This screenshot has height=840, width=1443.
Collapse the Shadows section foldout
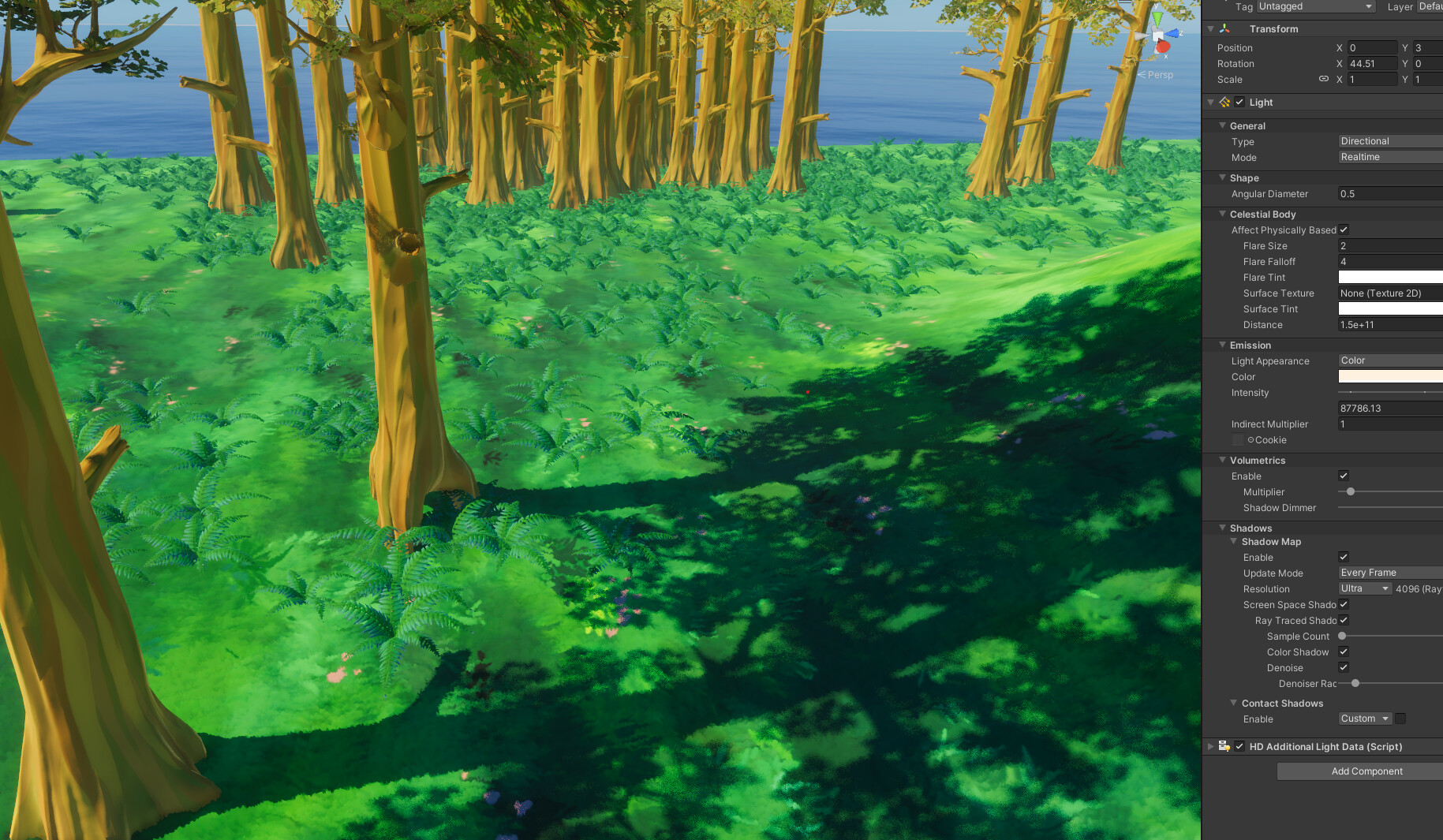[x=1222, y=528]
